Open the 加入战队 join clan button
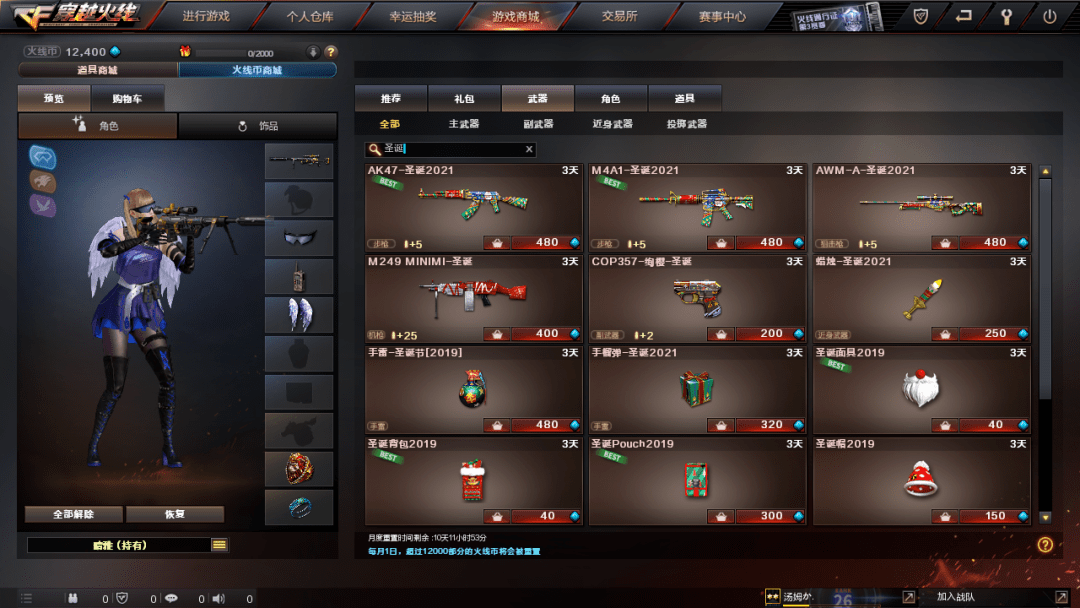1080x608 pixels. pos(955,597)
